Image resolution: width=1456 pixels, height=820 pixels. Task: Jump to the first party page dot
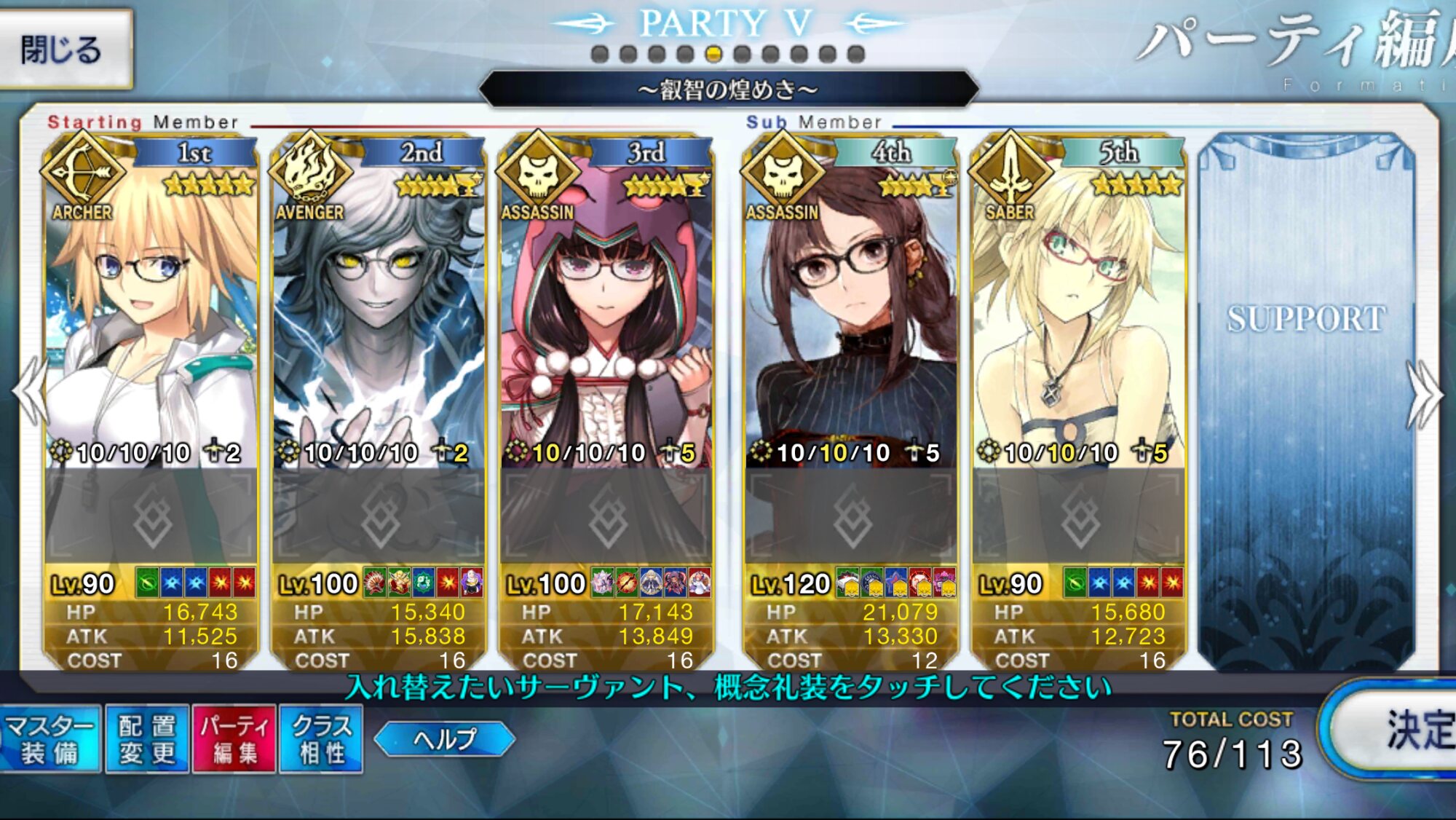pos(600,54)
